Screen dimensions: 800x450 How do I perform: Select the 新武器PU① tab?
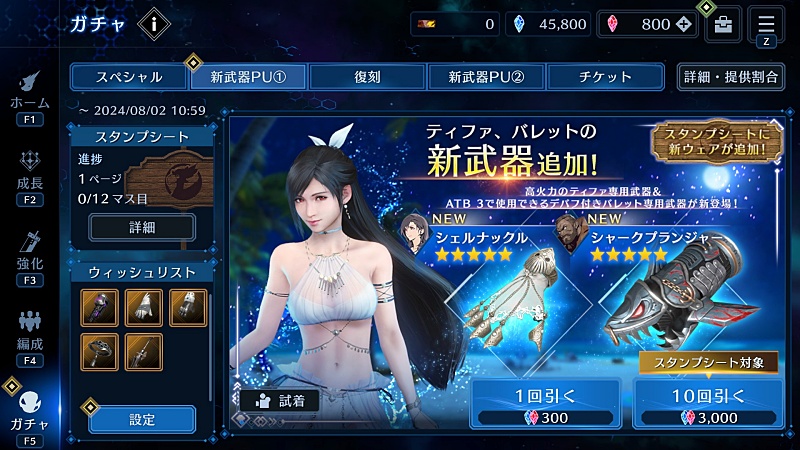[x=247, y=77]
